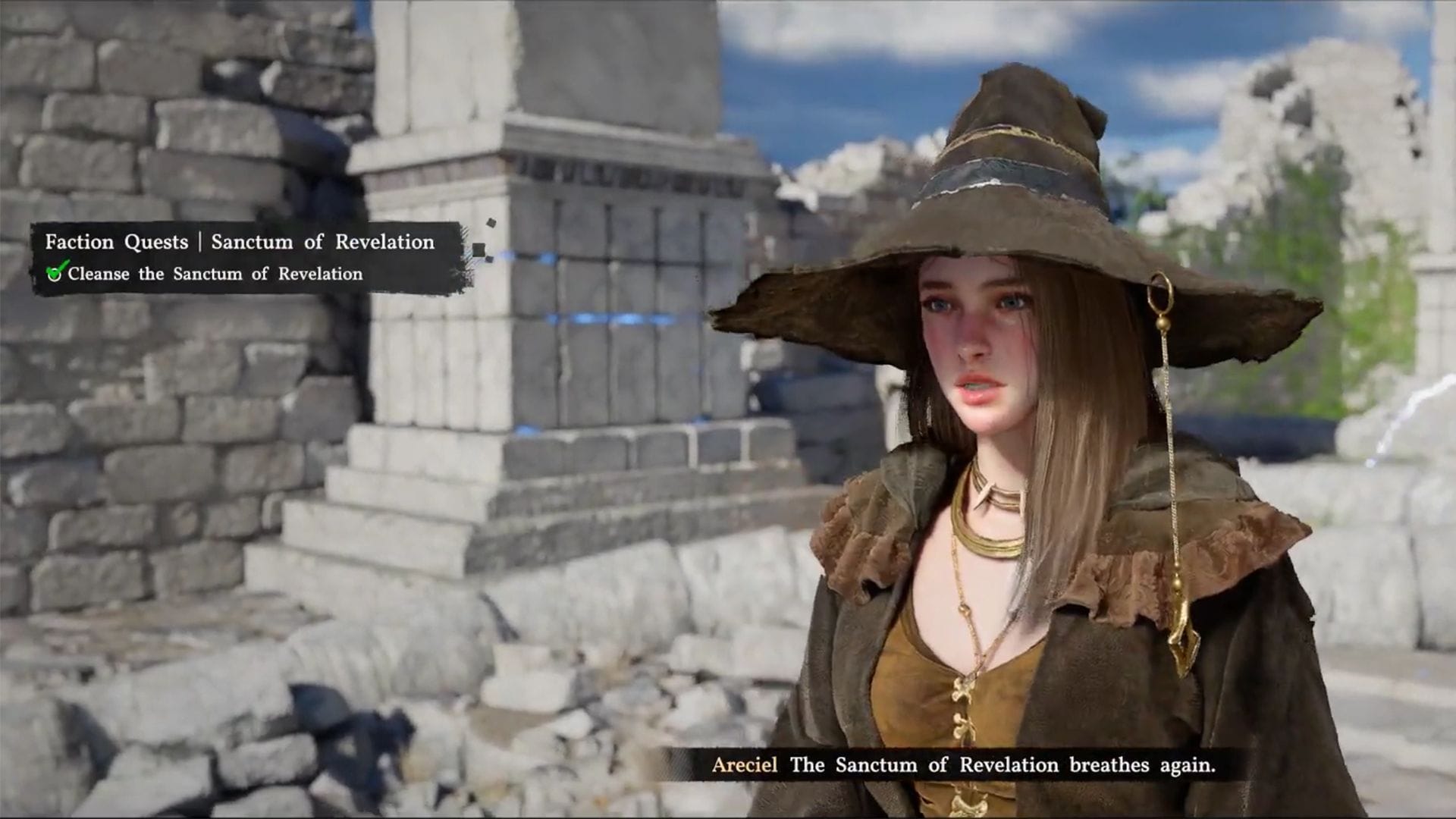Click the green checkmark on the quest objective
The height and width of the screenshot is (819, 1456).
[55, 272]
